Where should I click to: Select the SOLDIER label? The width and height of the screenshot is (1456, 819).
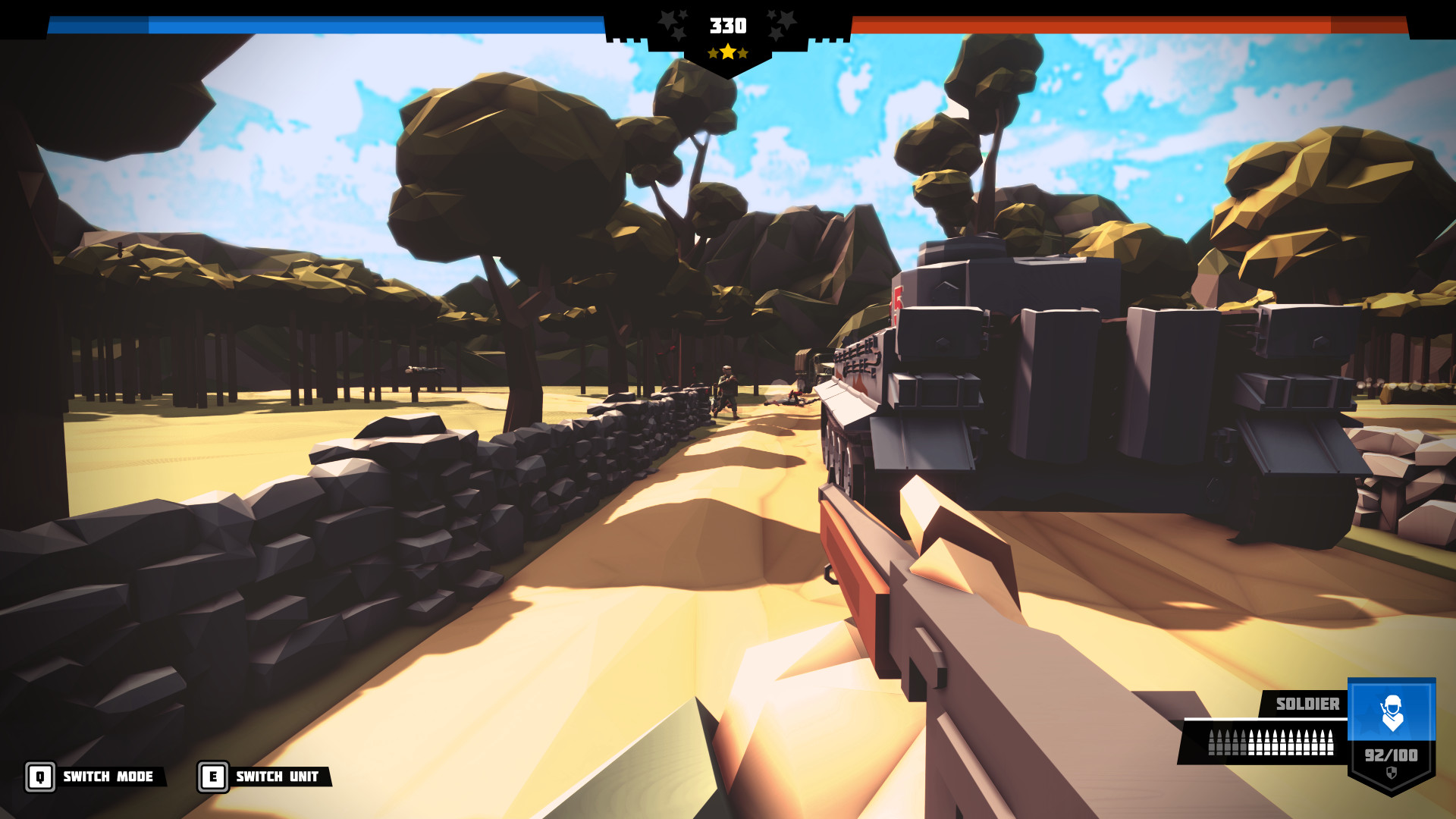tap(1307, 704)
